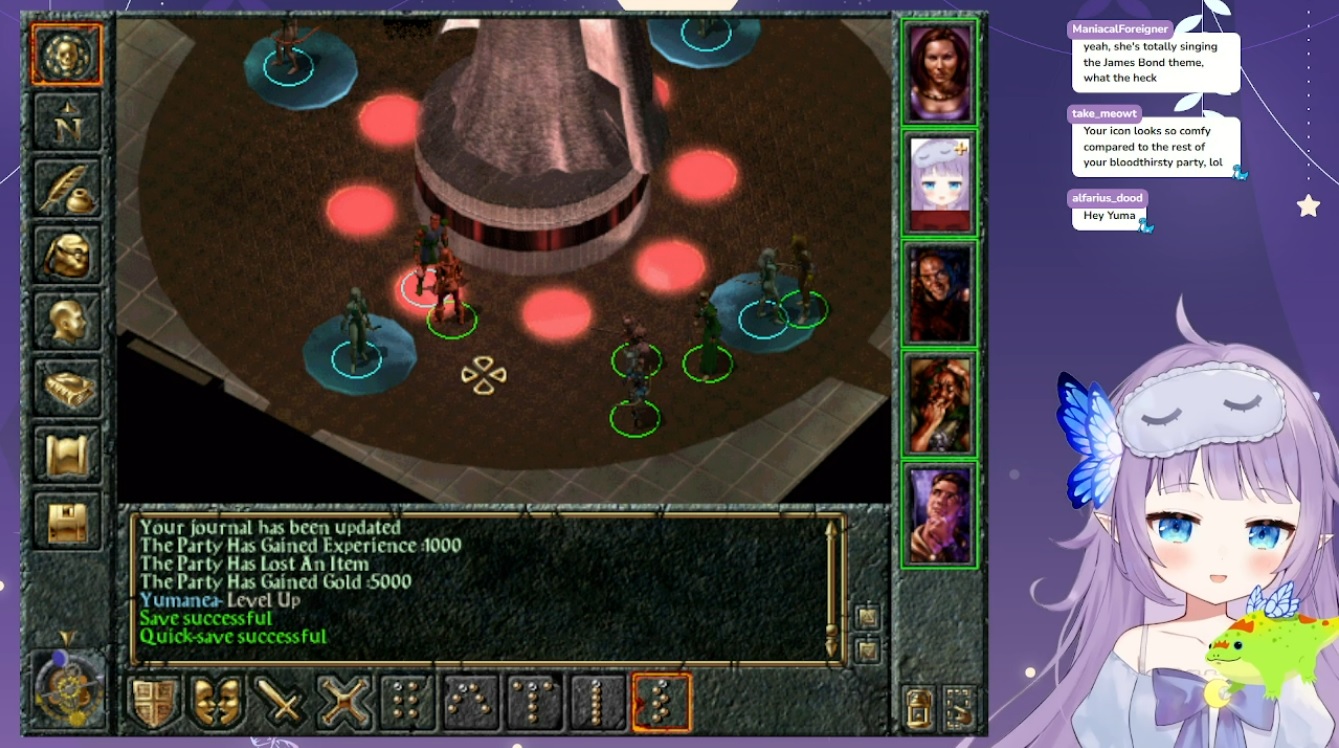This screenshot has height=748, width=1339.
Task: Open the priest scroll icon
Action: pos(67,453)
